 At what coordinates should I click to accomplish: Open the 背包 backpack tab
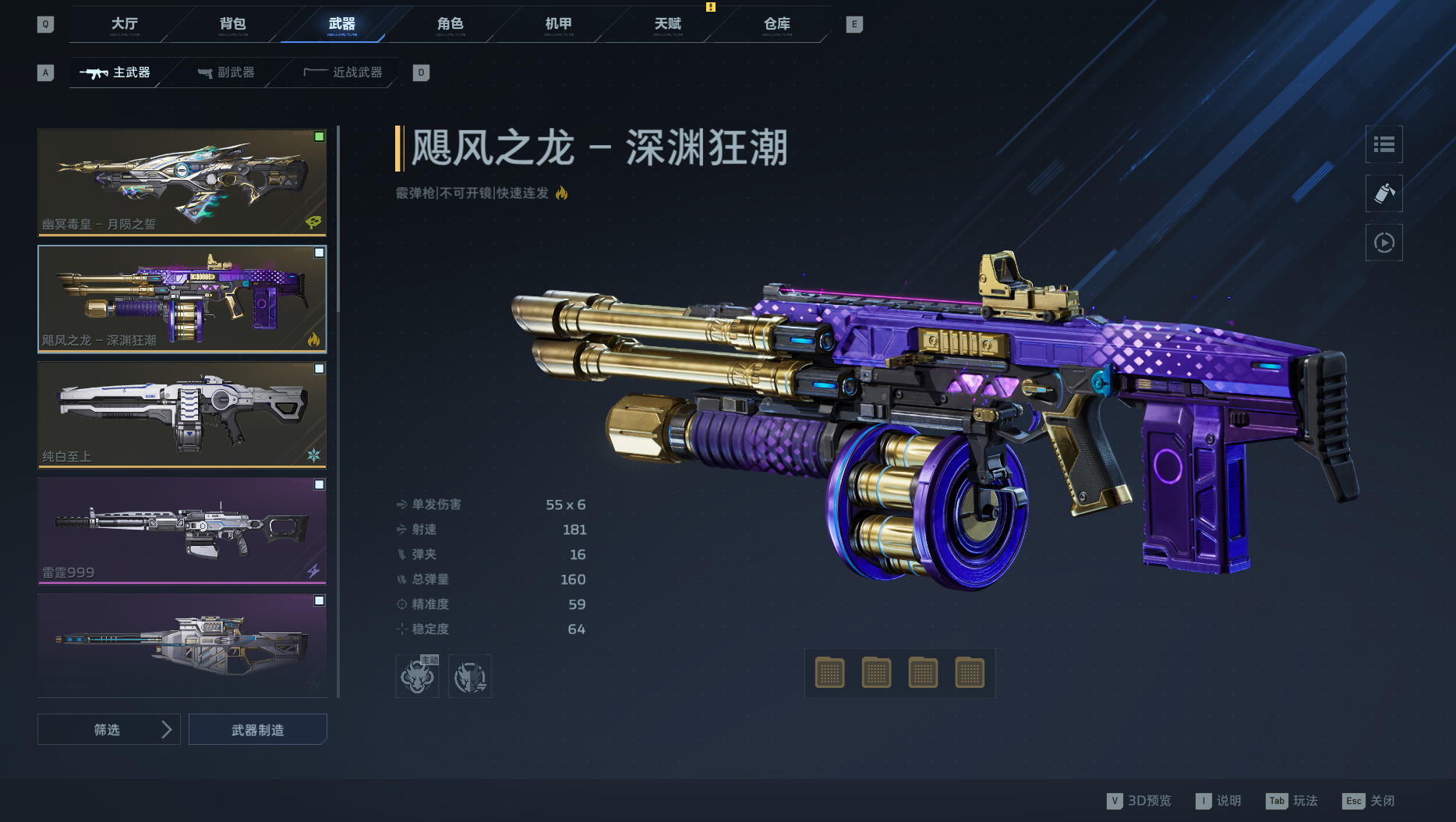(233, 25)
